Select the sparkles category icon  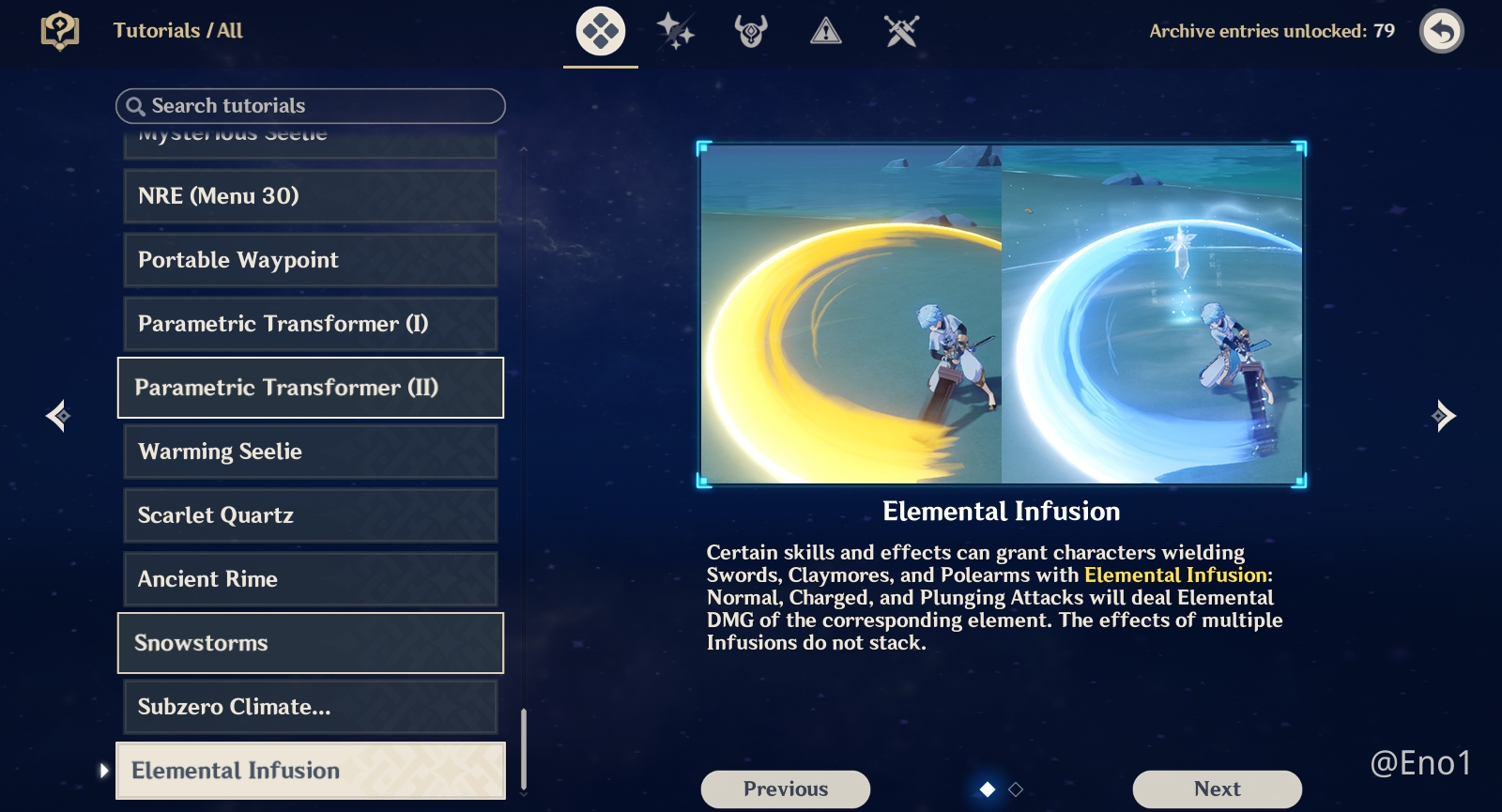tap(676, 31)
